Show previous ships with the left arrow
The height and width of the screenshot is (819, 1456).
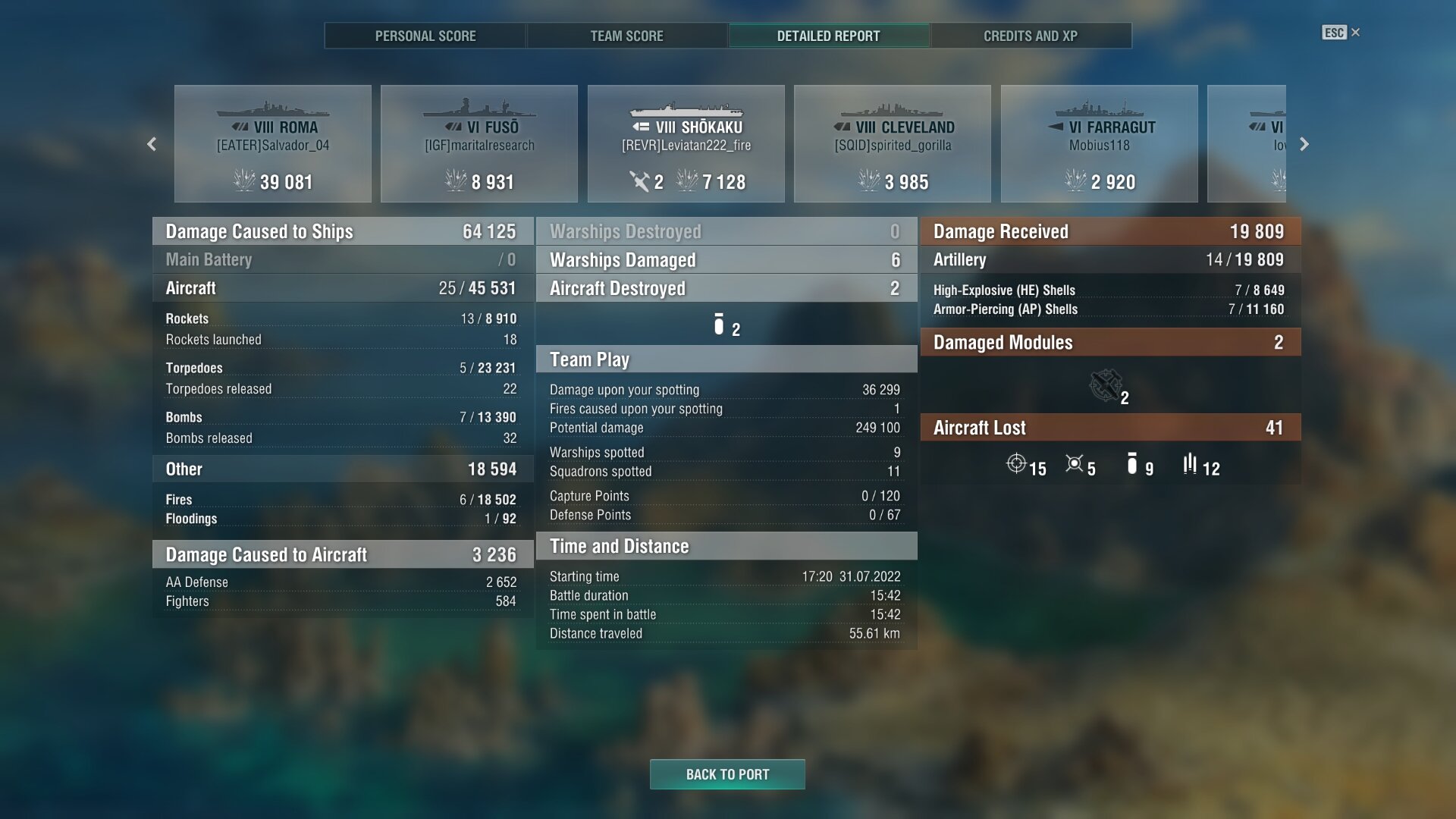click(x=152, y=144)
